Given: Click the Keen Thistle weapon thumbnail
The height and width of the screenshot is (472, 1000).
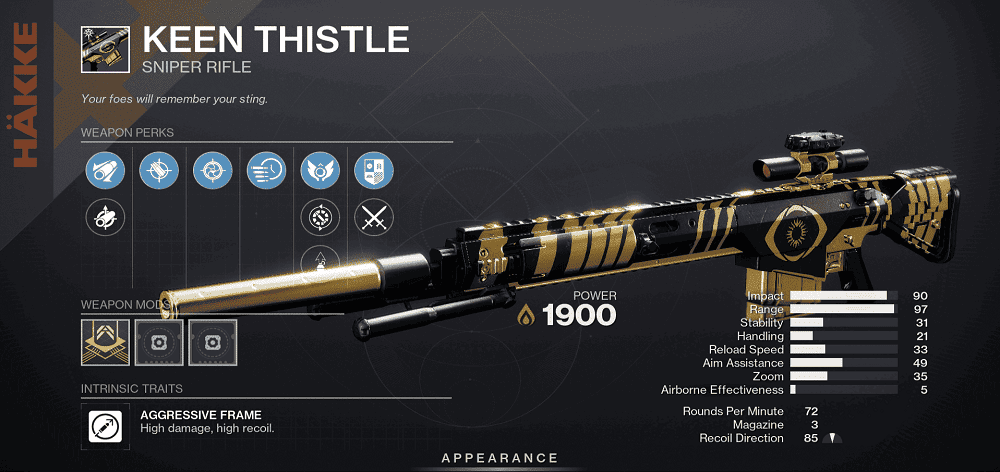Looking at the screenshot, I should pos(104,47).
